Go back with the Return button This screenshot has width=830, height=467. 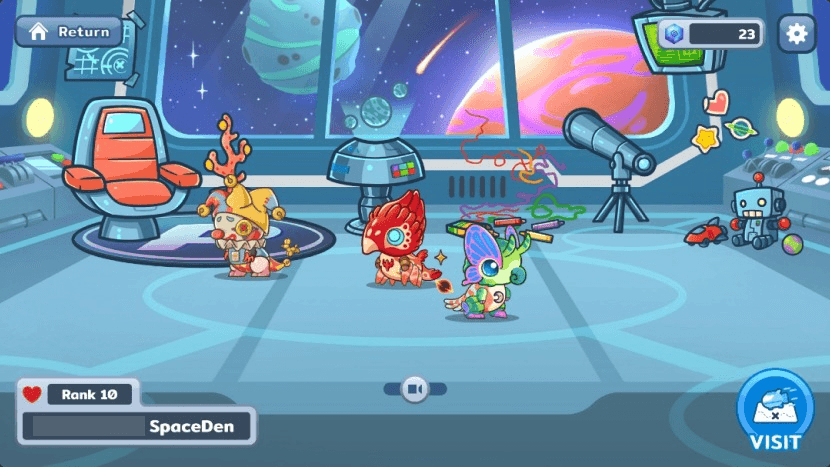pyautogui.click(x=69, y=31)
